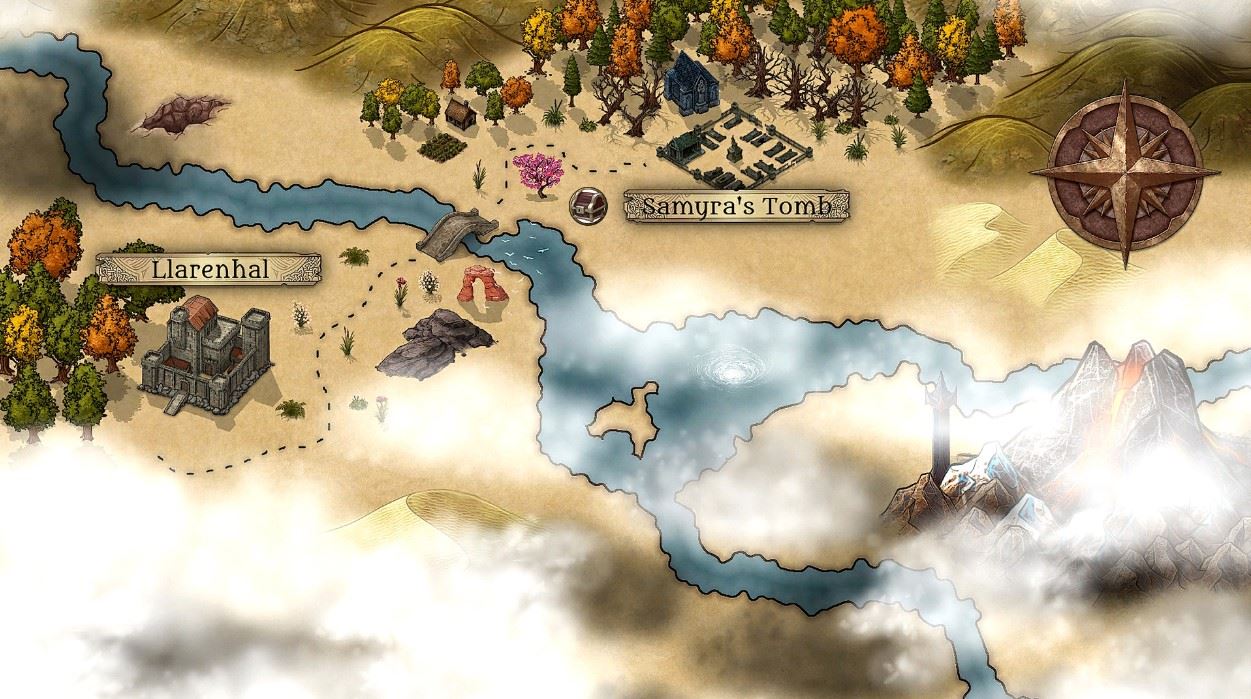Click the treasure chest marker beside Samyra's Tomb

pos(586,205)
